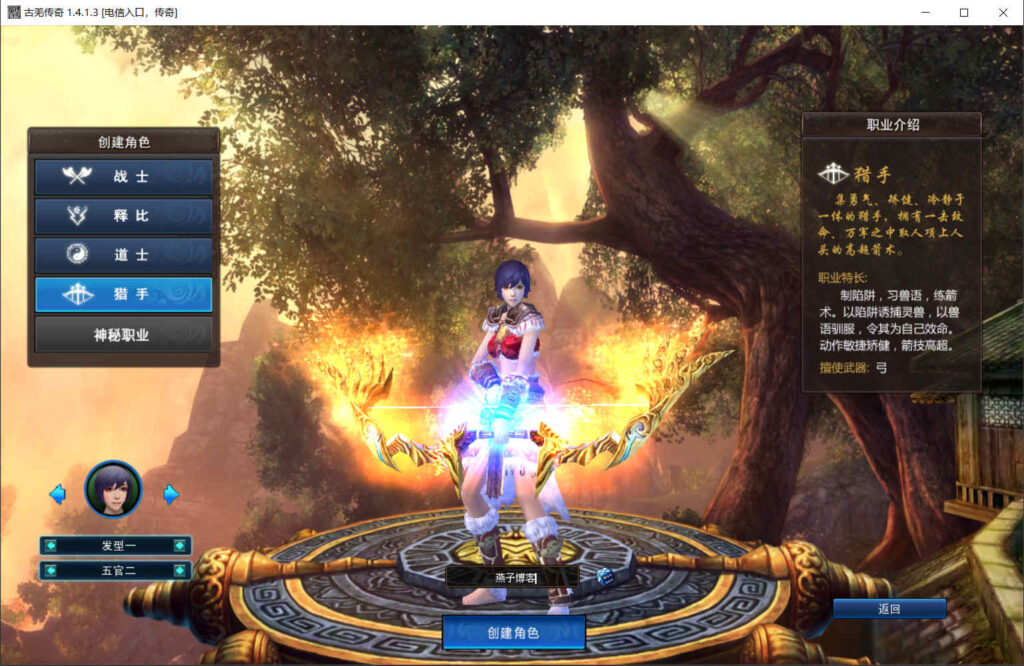
Task: Go to next face on 五官二 row
Action: point(180,571)
